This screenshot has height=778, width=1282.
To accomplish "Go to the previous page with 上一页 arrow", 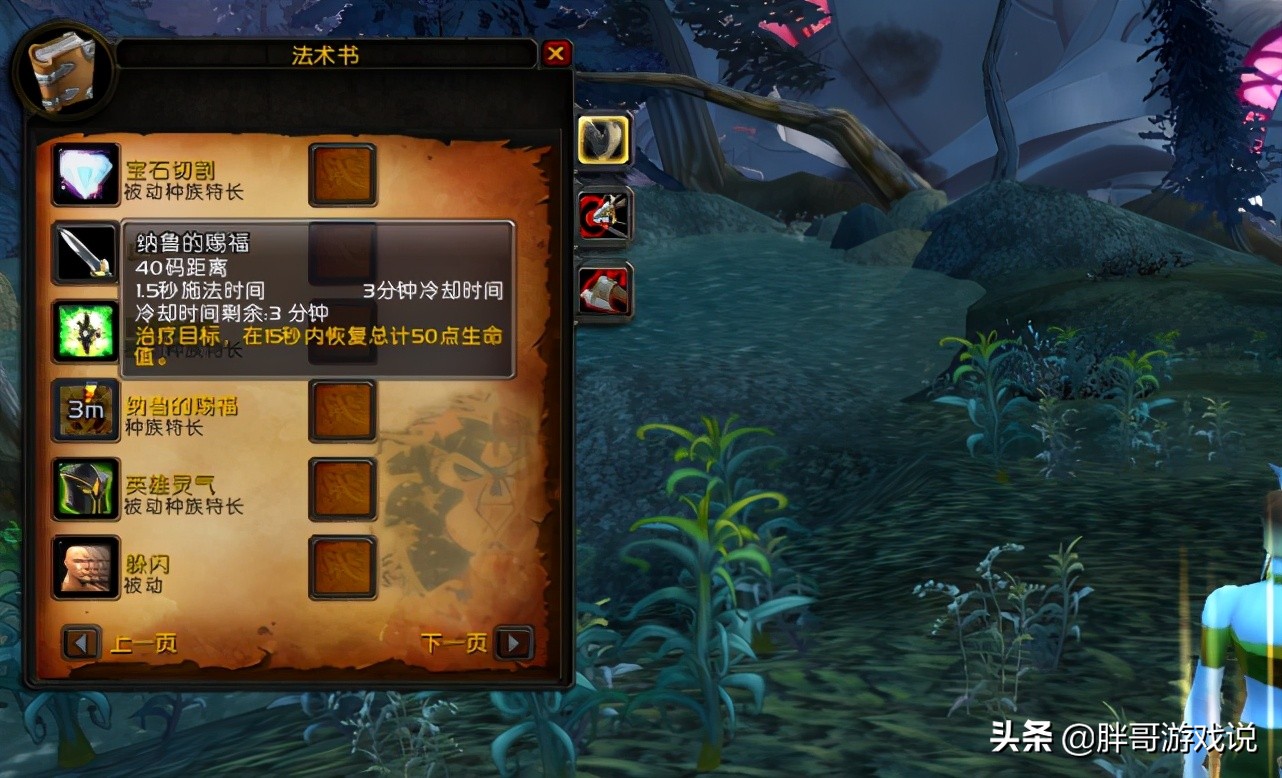I will coord(80,643).
